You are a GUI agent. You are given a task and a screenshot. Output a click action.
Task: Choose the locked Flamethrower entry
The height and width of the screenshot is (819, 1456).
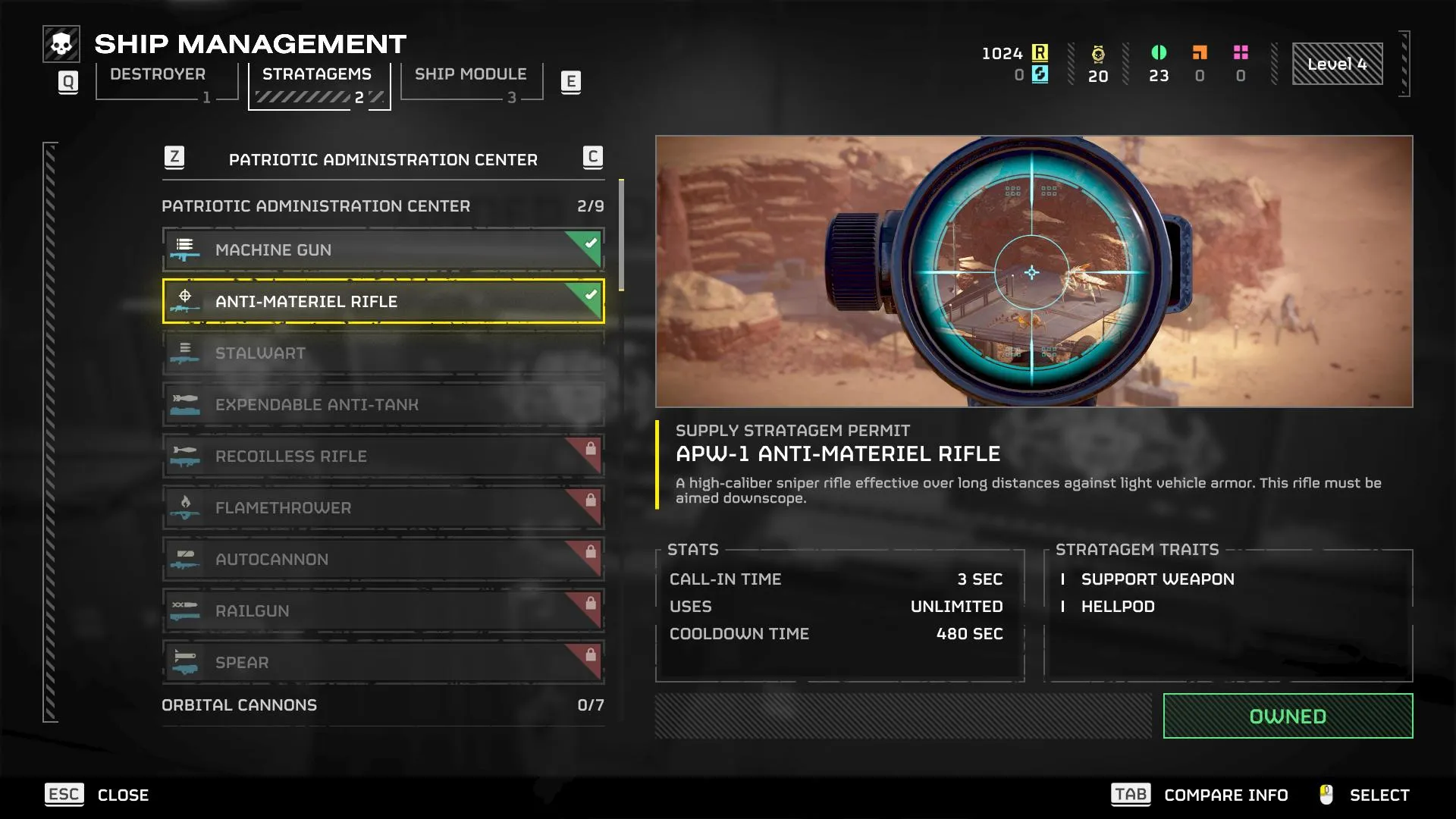coord(383,508)
